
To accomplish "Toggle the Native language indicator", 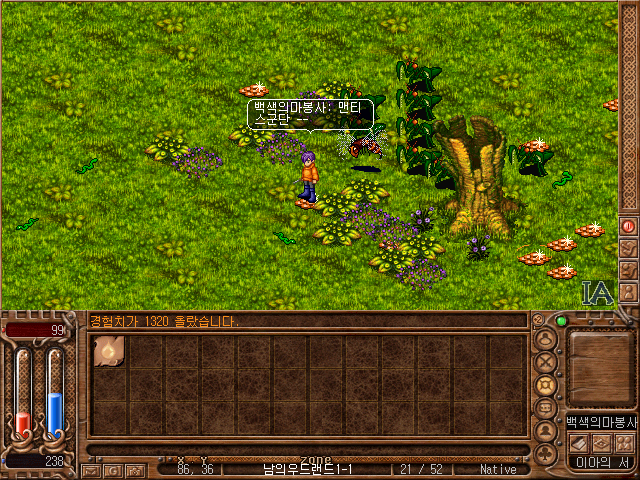I will [x=497, y=469].
